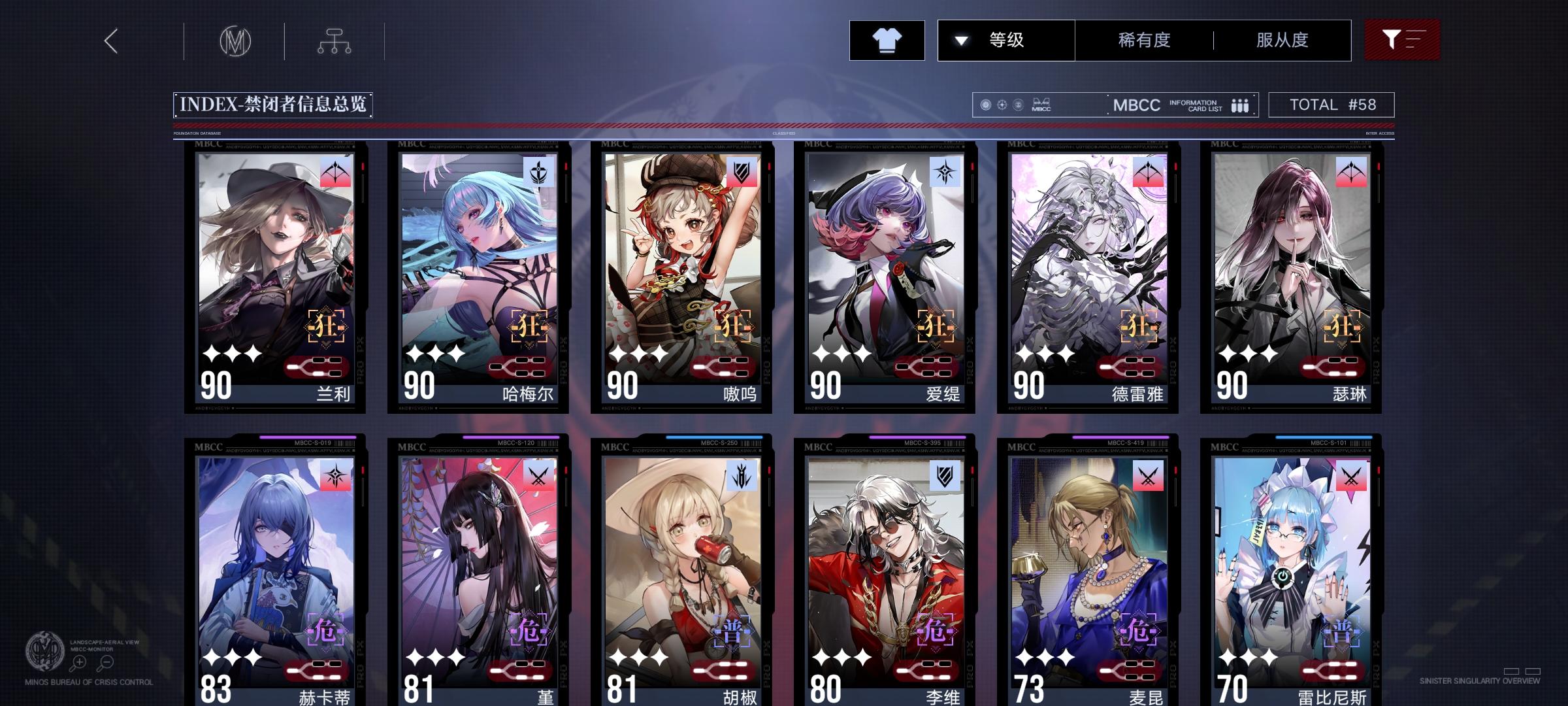The image size is (1568, 706).
Task: Collapse view with the zoom-out magnifier control
Action: click(x=106, y=662)
